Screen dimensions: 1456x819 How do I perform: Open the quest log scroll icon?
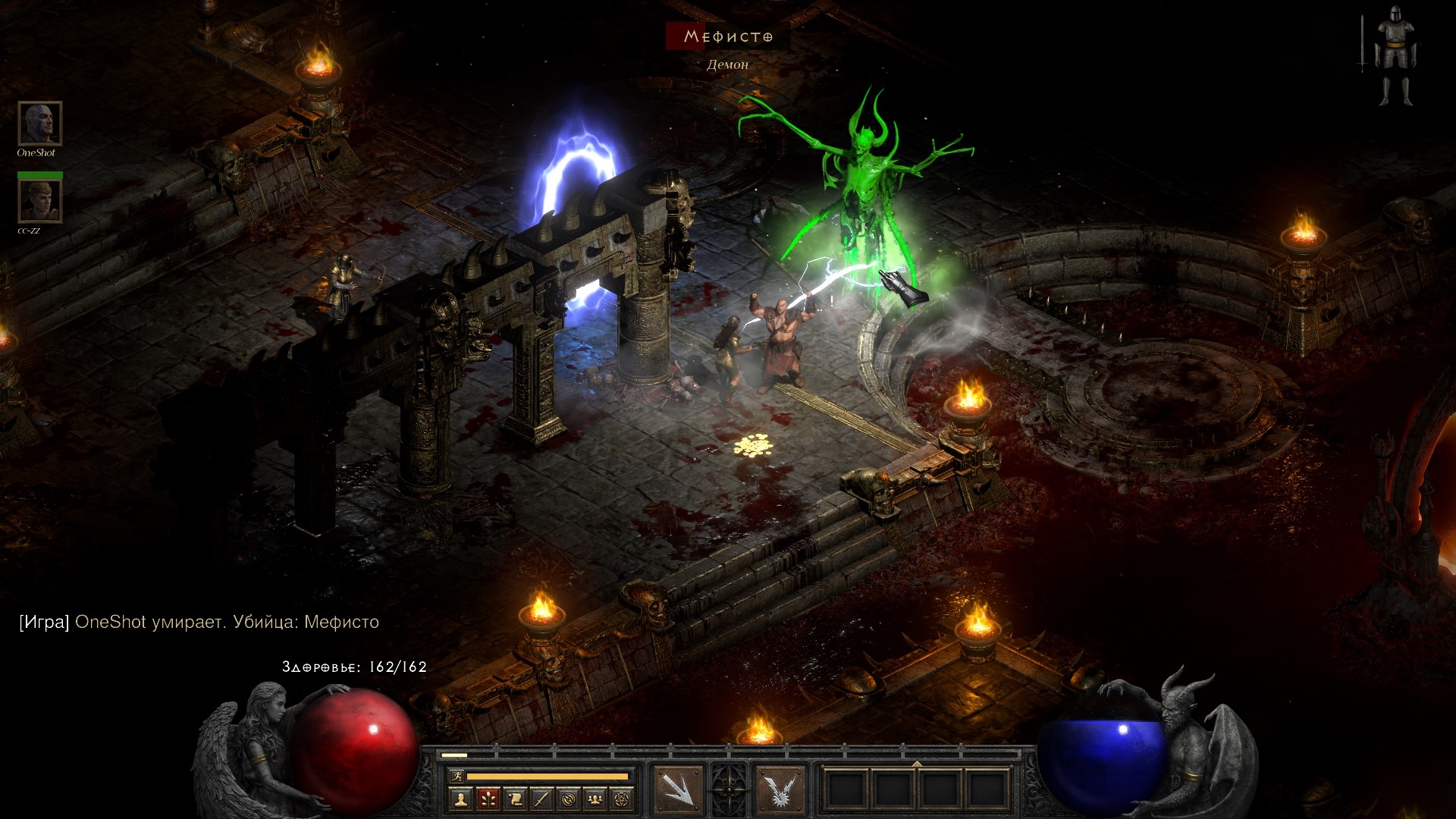tap(515, 799)
